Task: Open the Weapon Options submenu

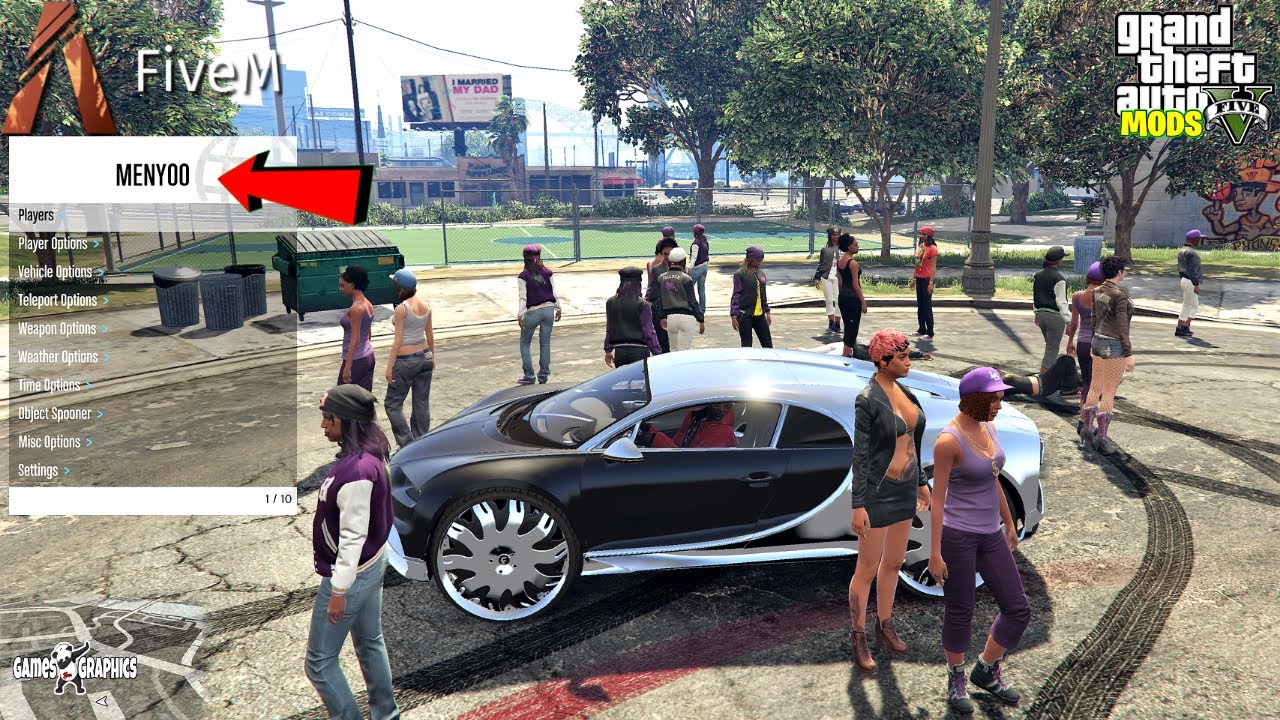Action: coord(57,328)
